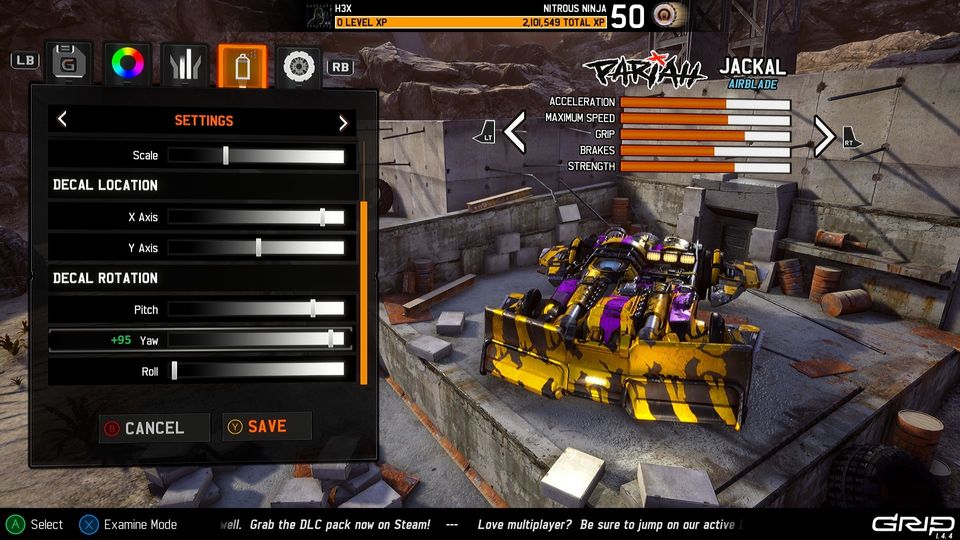Adjust the Y Axis location slider

coord(258,247)
